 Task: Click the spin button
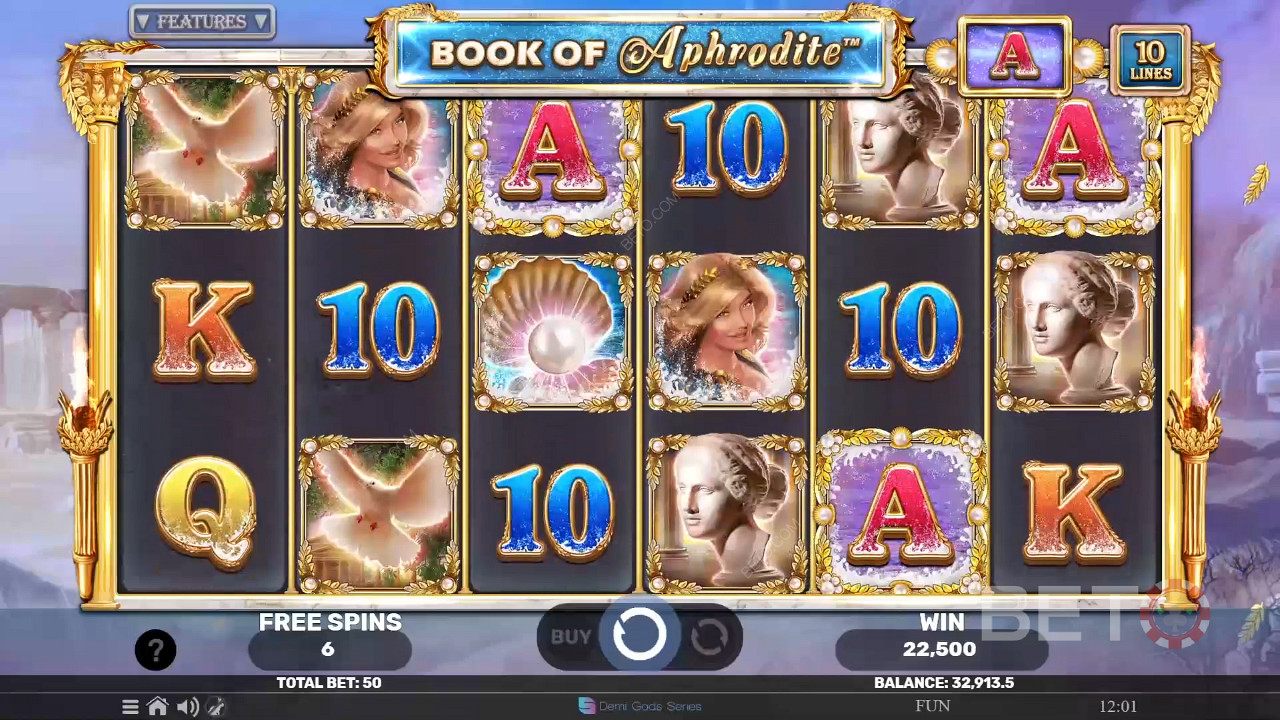[640, 634]
